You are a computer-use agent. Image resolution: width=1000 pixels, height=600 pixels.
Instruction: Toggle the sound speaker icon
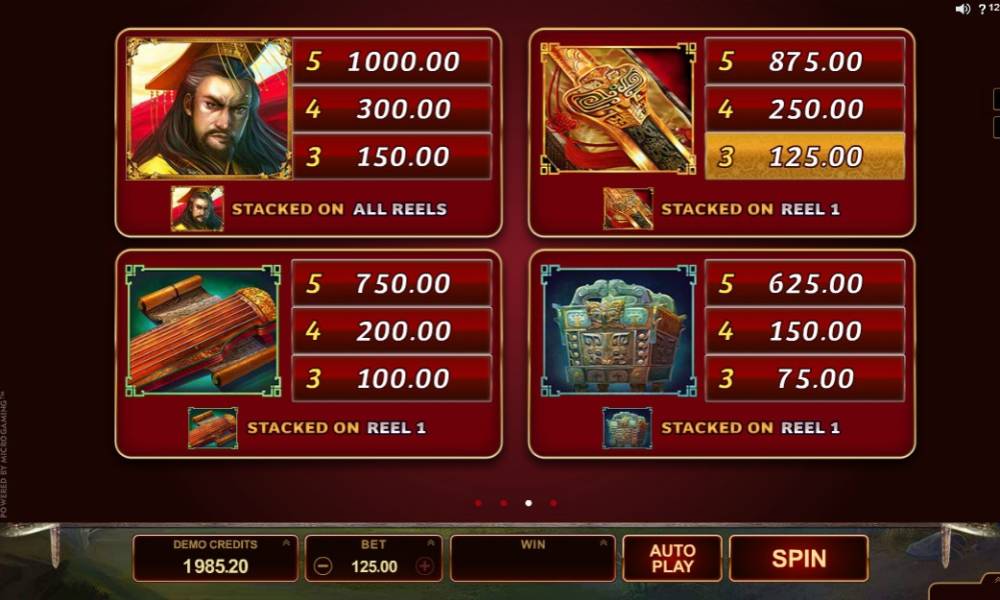tap(963, 9)
